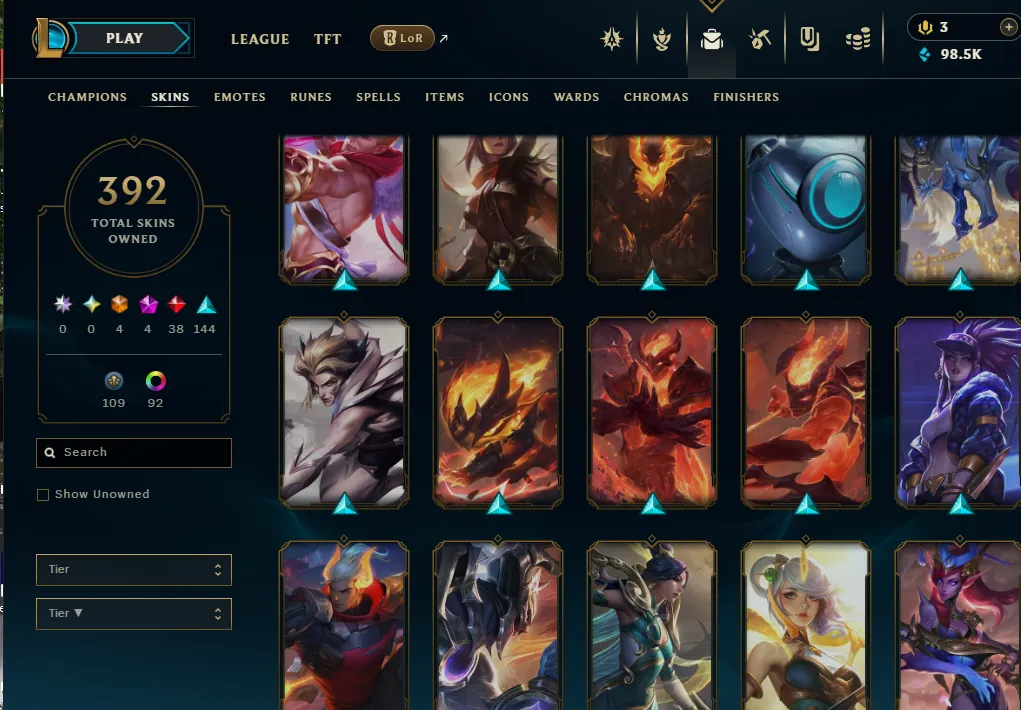Switch to the TFT section

[x=328, y=39]
